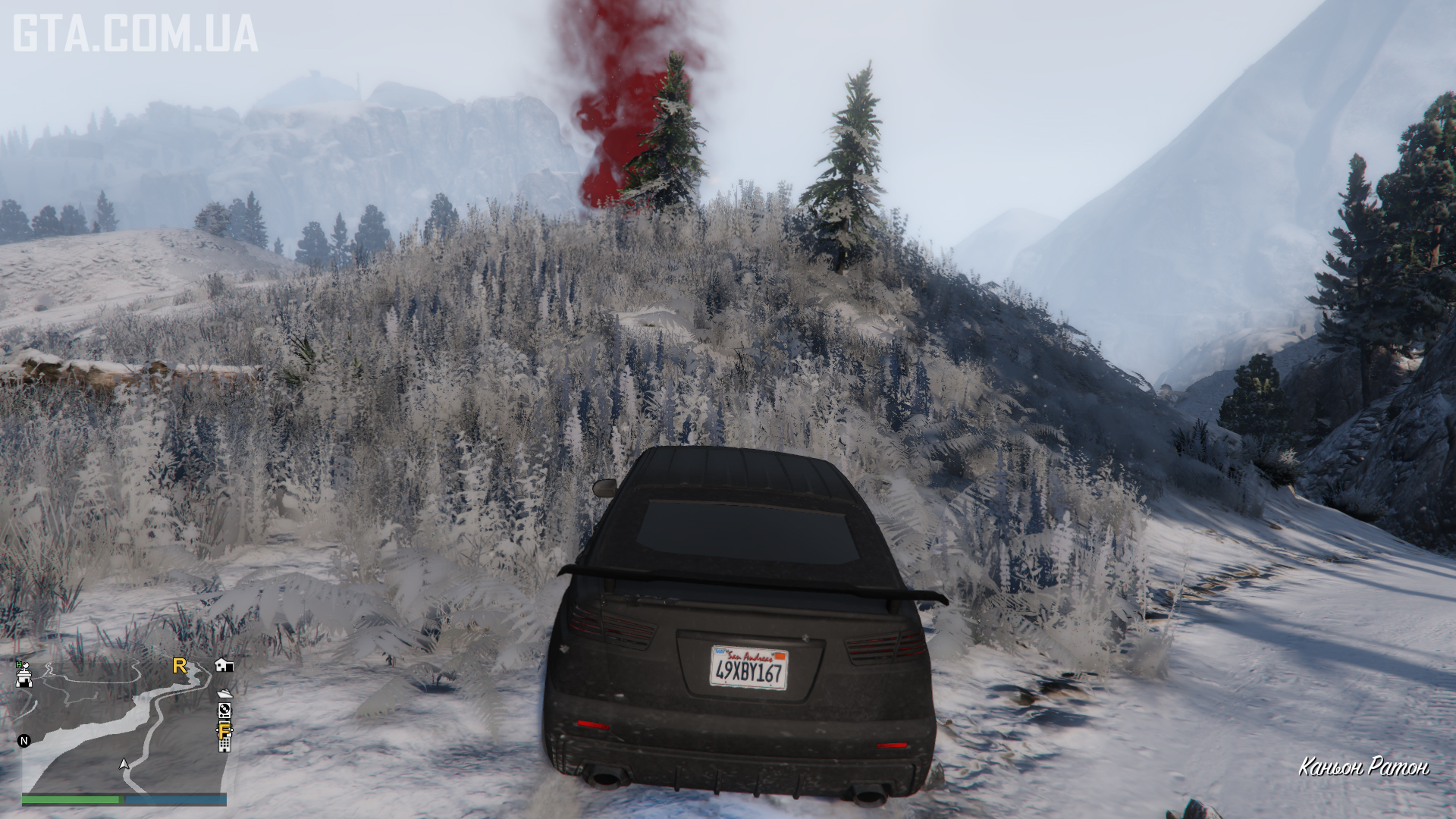This screenshot has height=819, width=1456.
Task: Click the yellow F marker on minimap
Action: click(x=224, y=731)
